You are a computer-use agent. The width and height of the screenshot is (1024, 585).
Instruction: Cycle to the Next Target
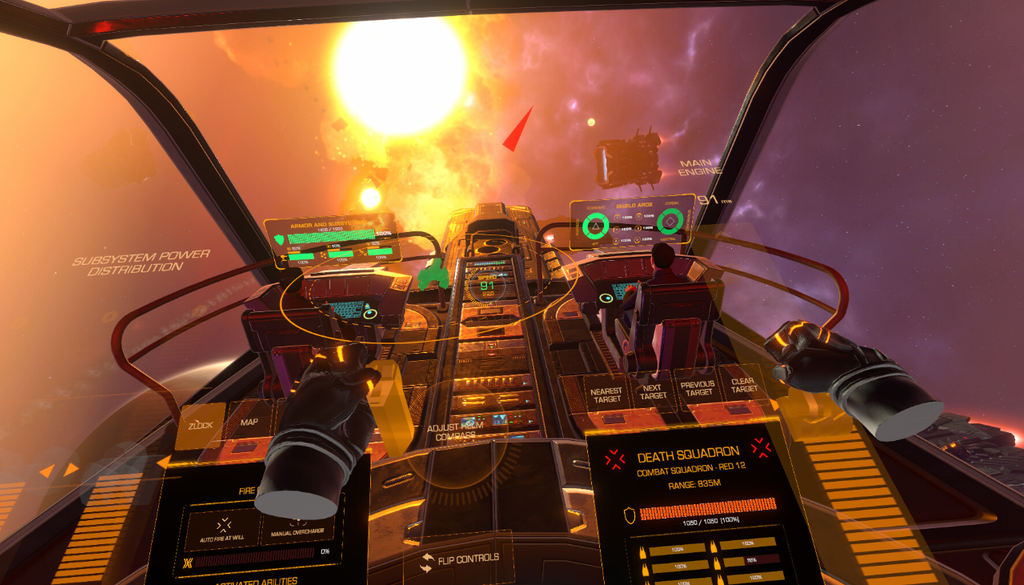click(652, 391)
